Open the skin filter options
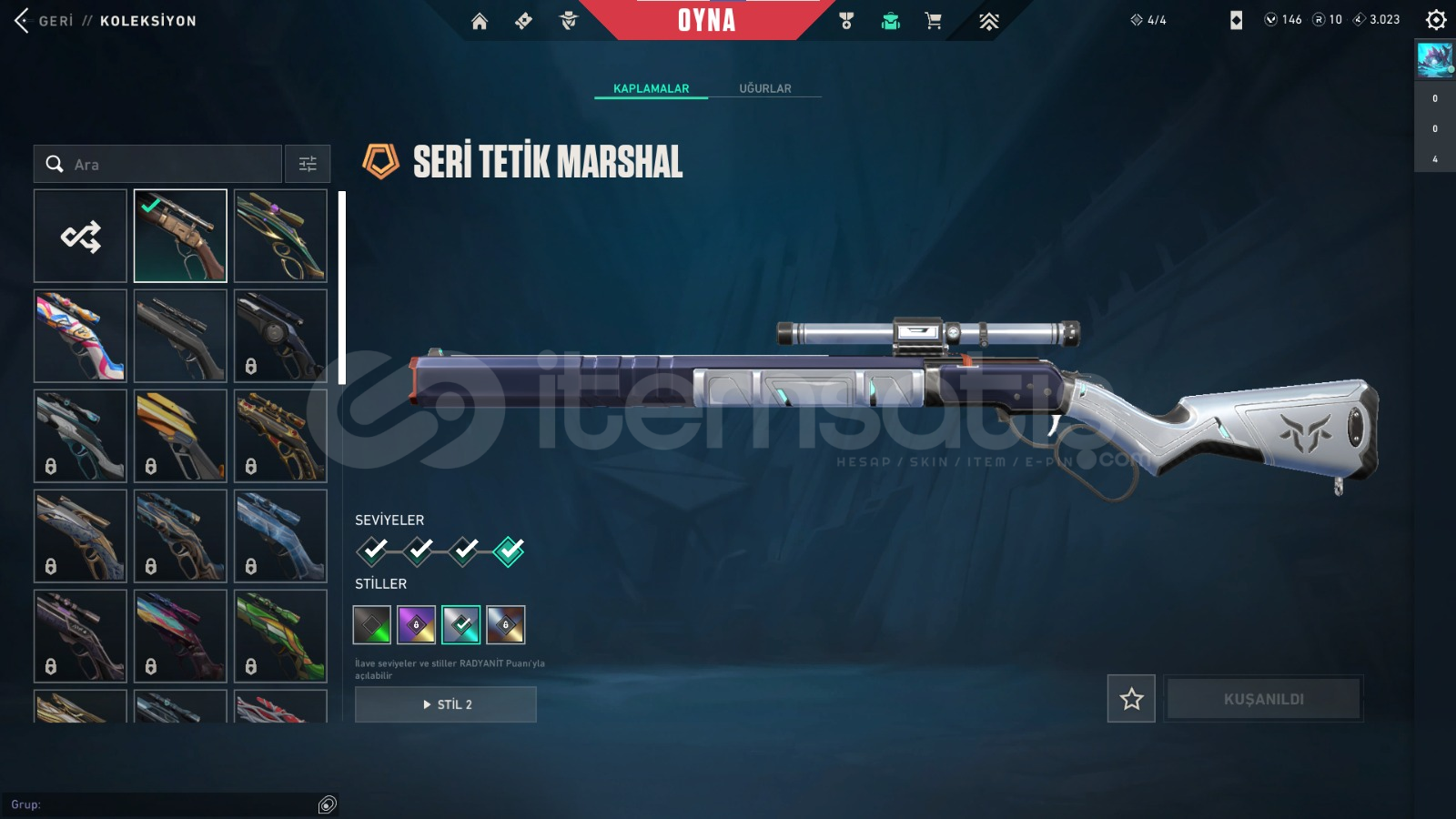1456x819 pixels. click(x=308, y=165)
